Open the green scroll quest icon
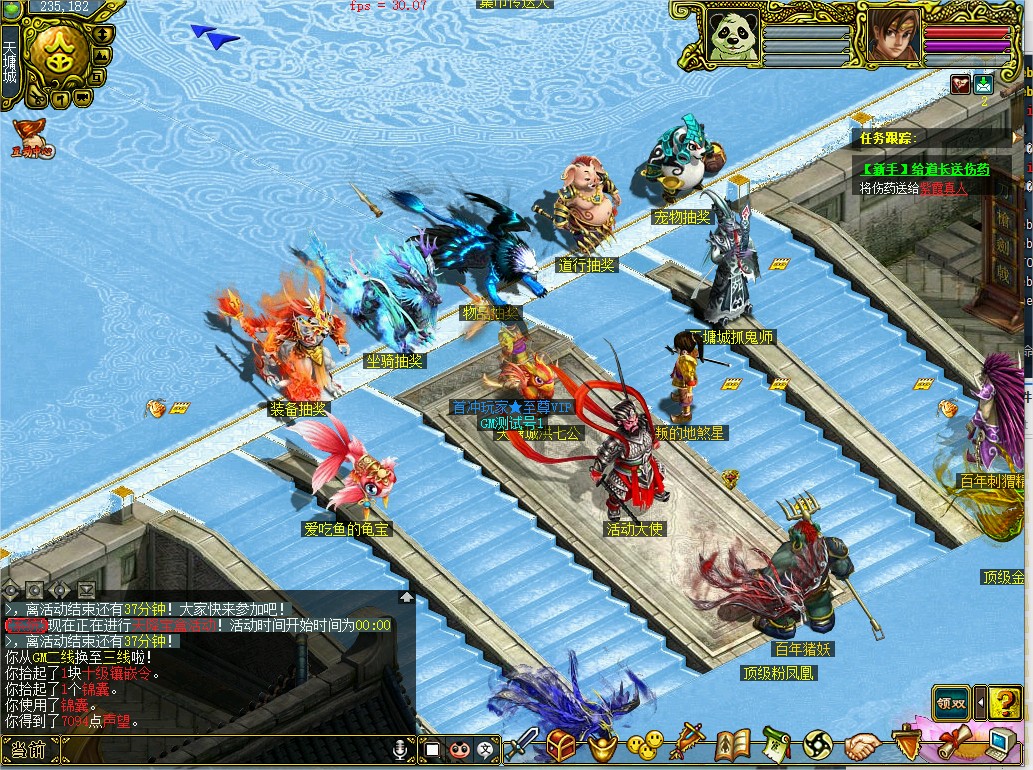Image resolution: width=1033 pixels, height=770 pixels. coord(776,745)
